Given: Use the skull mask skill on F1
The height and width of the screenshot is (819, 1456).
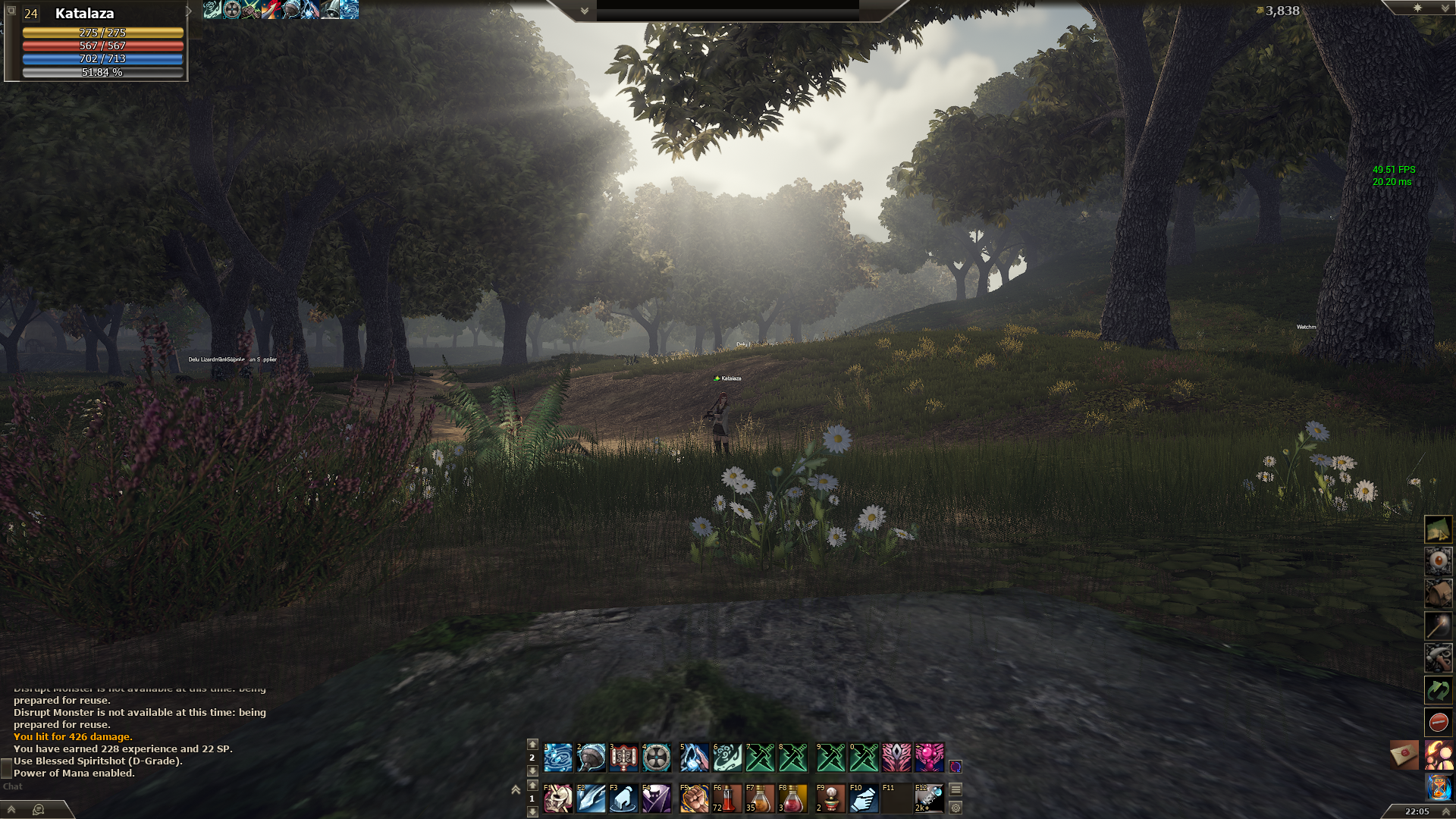Looking at the screenshot, I should pos(558,799).
